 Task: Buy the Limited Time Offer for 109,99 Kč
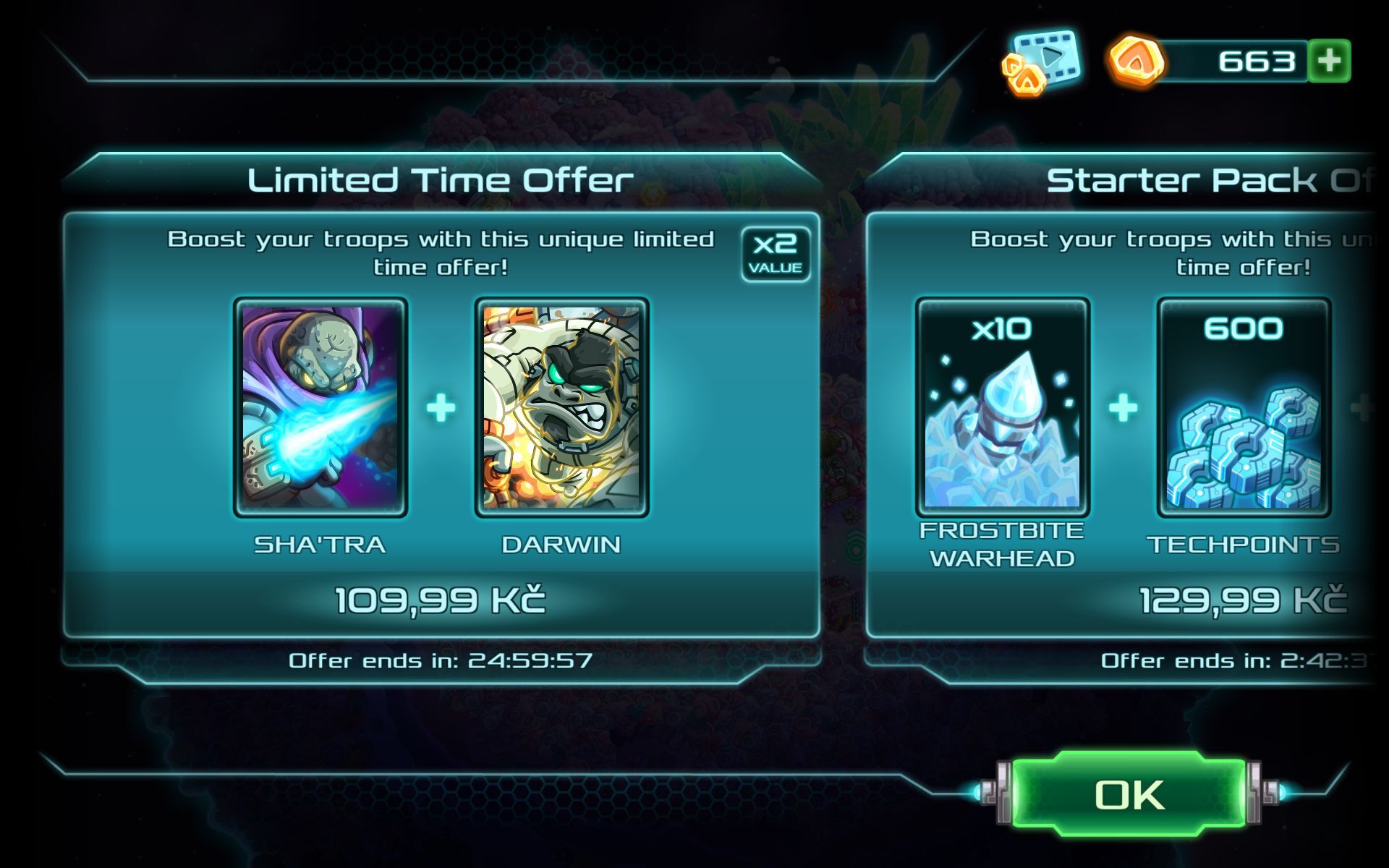pos(441,600)
